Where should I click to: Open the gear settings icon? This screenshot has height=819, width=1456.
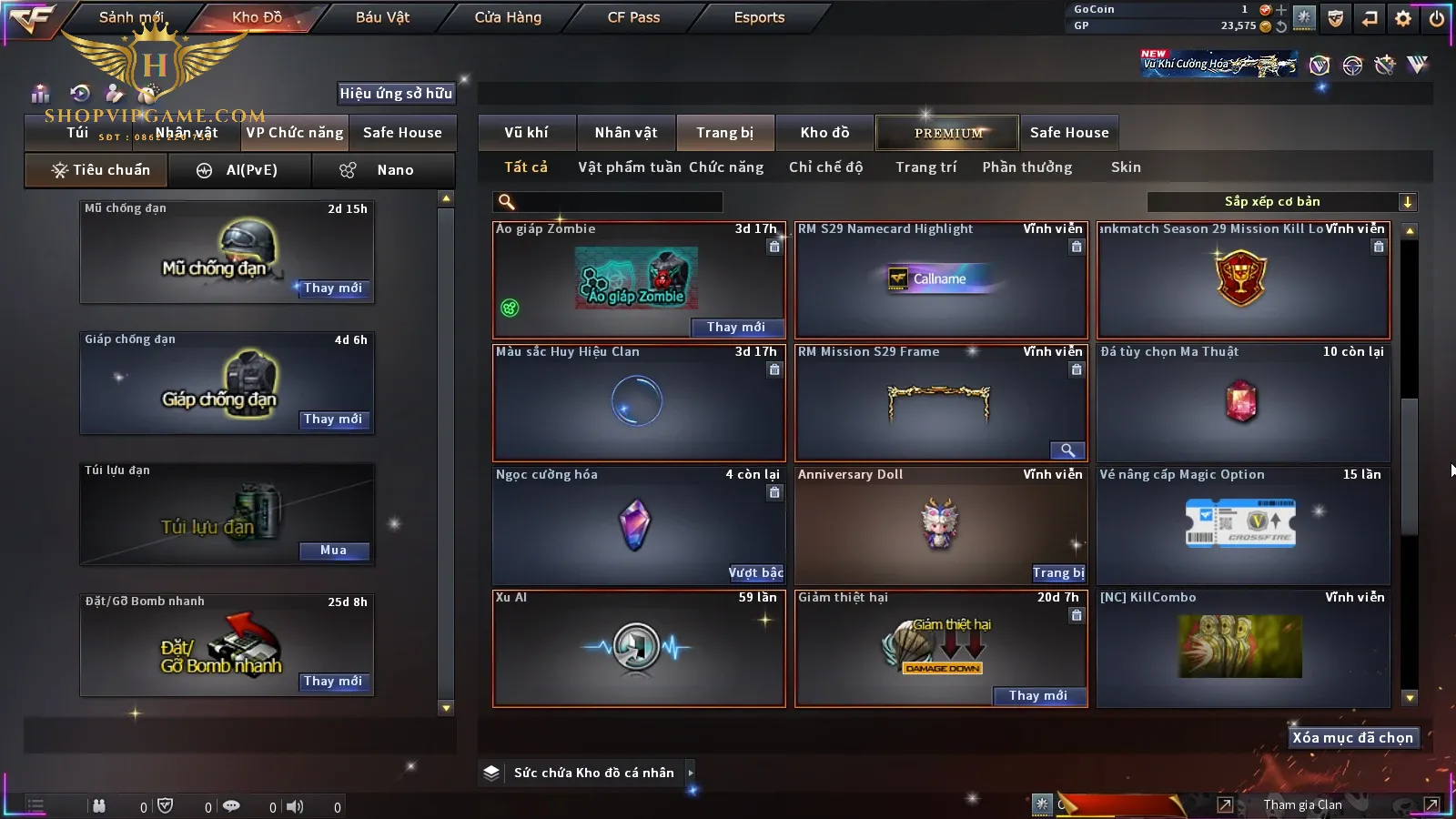tap(1403, 18)
